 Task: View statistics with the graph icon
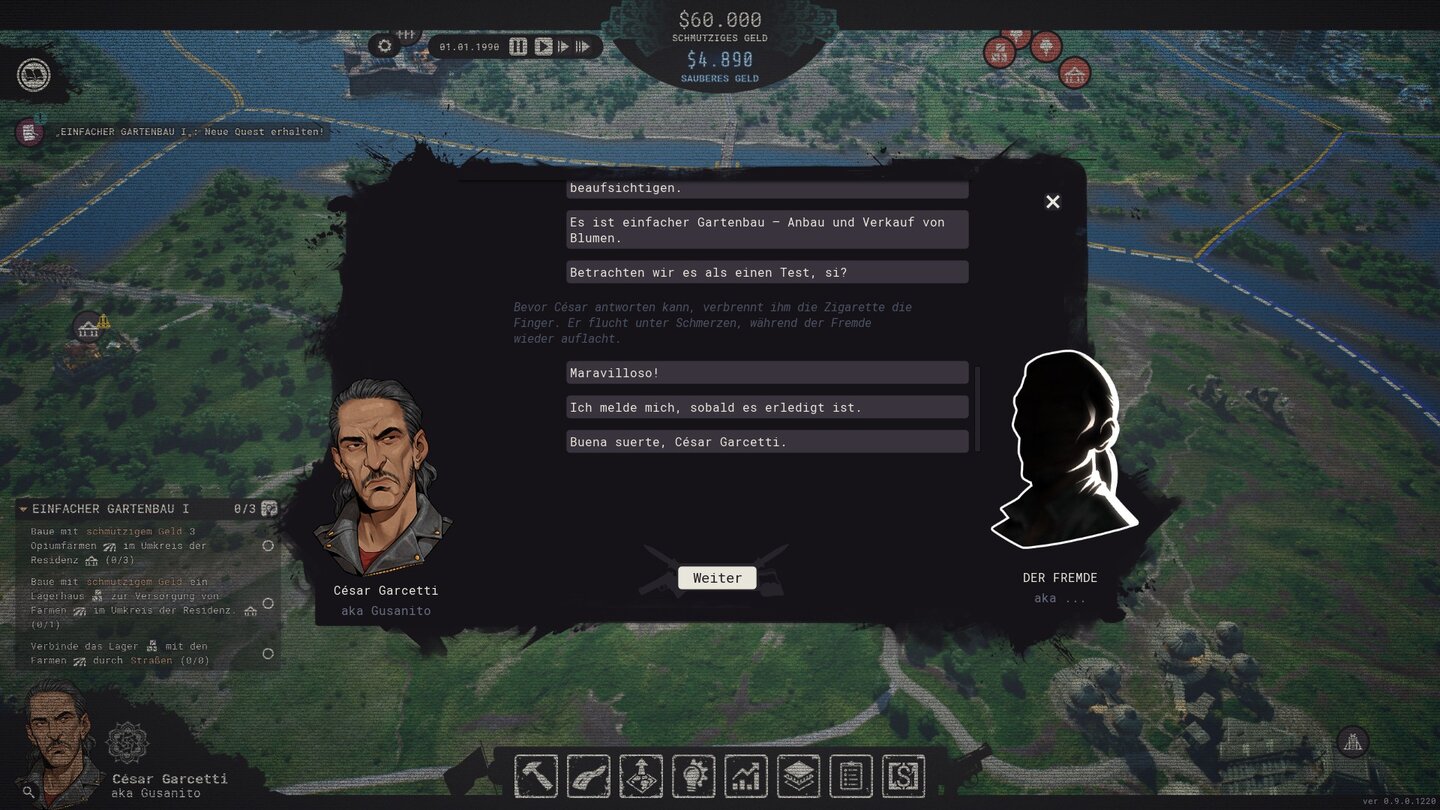[x=746, y=775]
